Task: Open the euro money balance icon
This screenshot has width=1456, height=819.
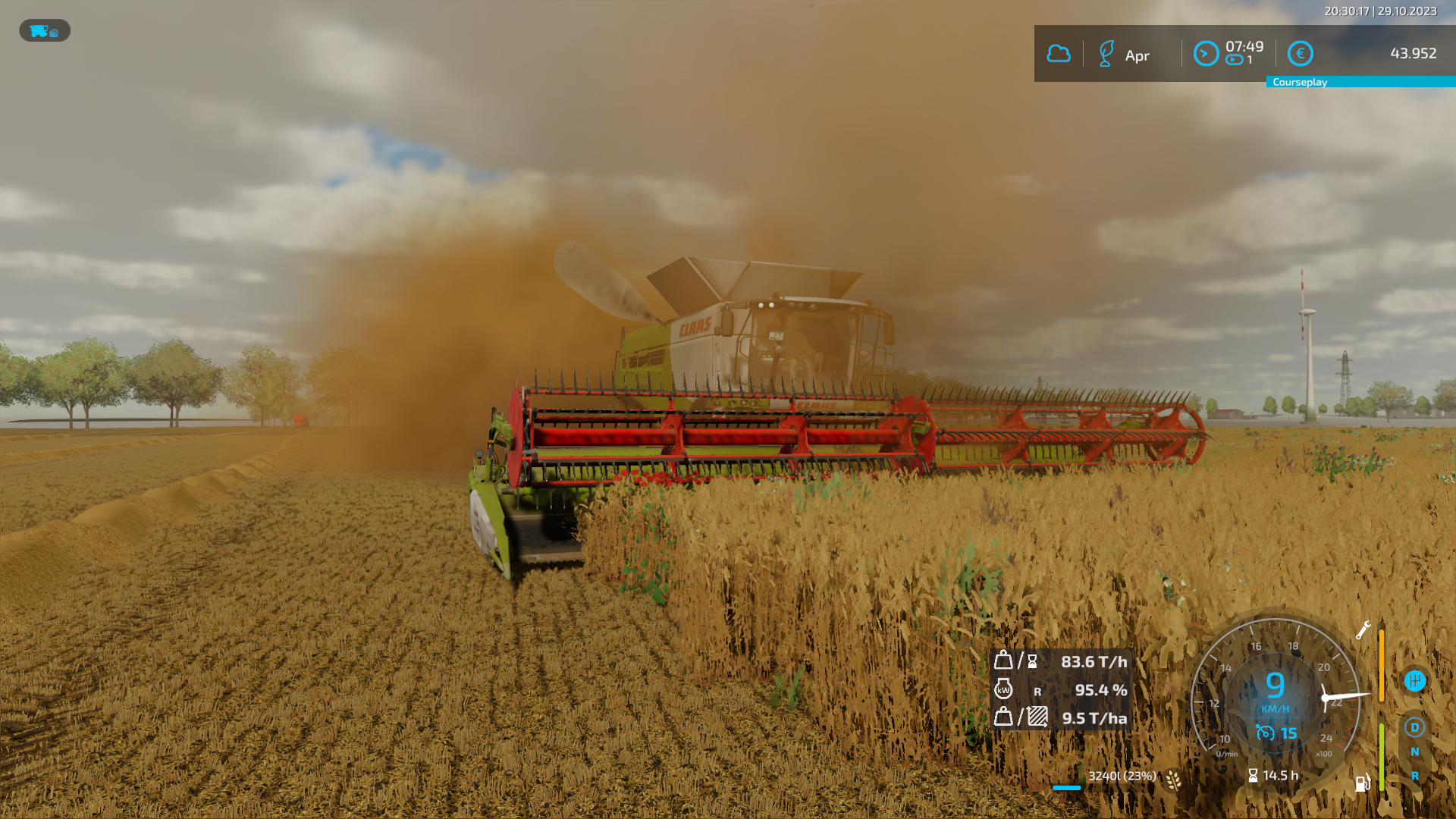Action: tap(1301, 54)
